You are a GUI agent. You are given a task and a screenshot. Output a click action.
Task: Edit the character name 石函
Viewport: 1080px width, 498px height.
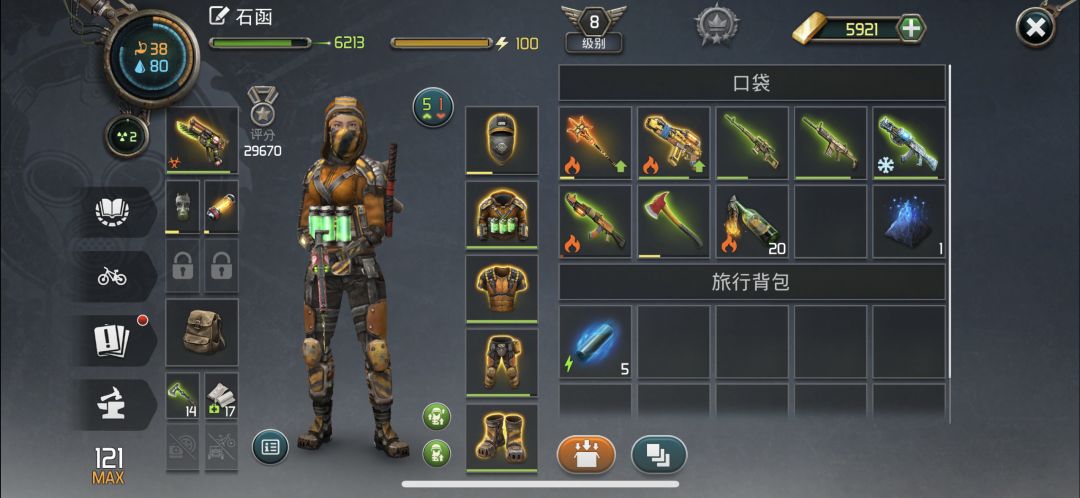(x=219, y=16)
